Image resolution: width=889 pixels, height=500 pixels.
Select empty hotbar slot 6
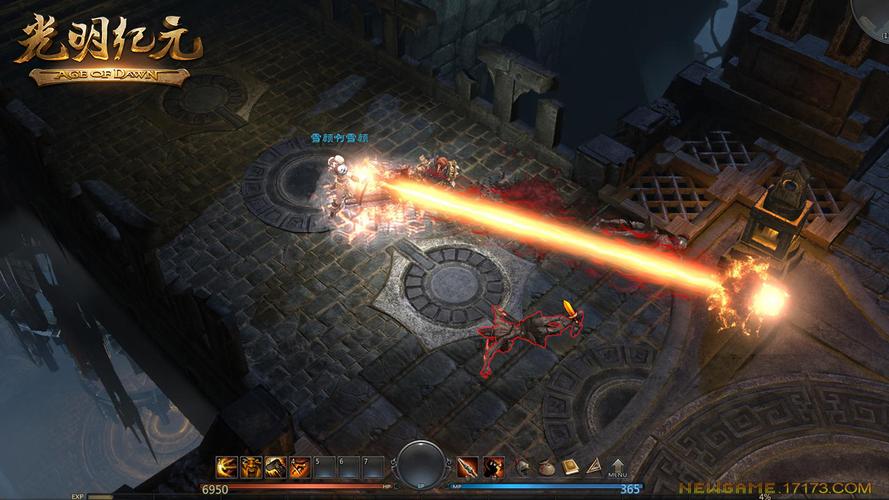(x=346, y=466)
